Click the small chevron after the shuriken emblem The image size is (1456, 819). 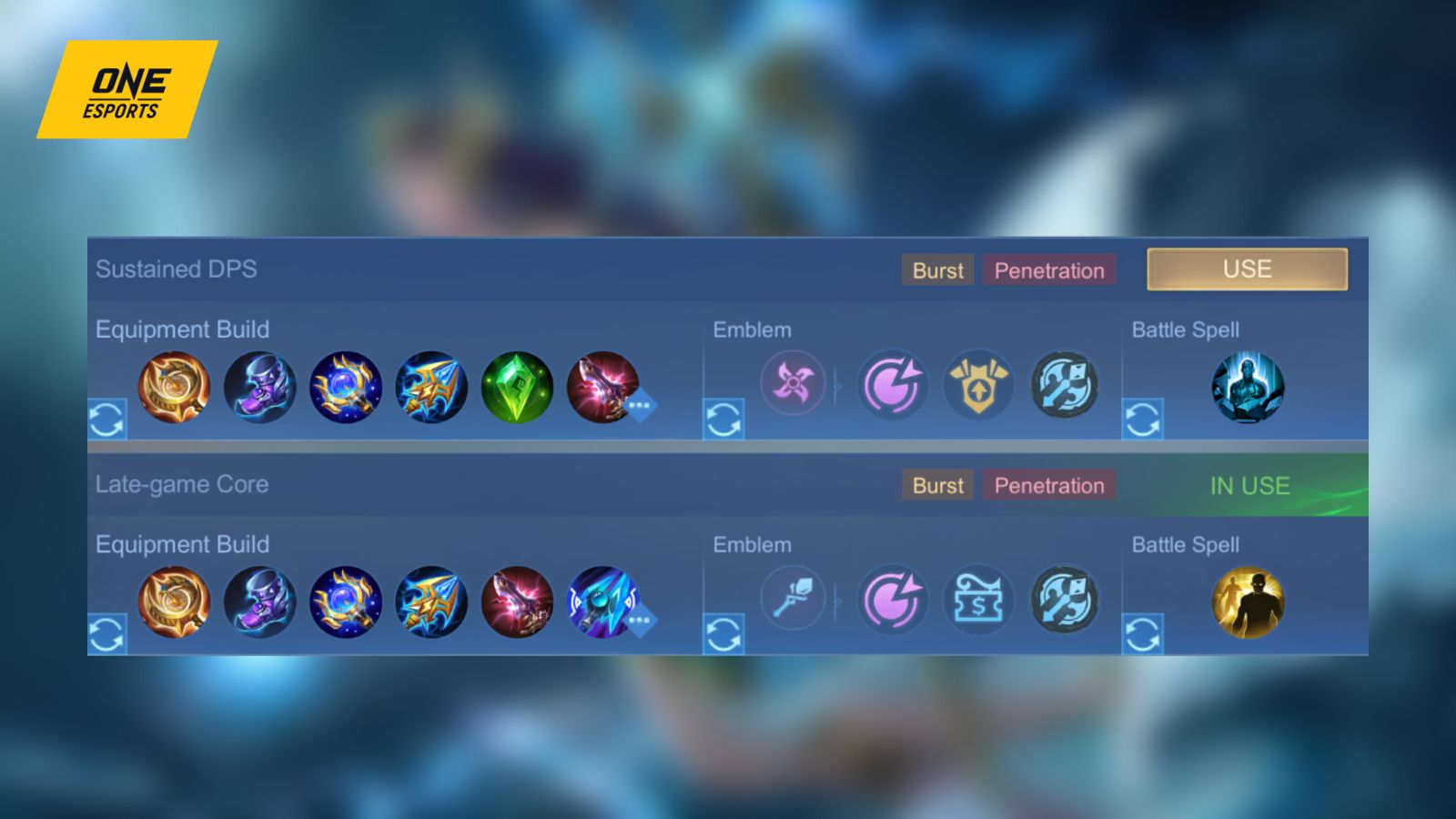point(835,387)
